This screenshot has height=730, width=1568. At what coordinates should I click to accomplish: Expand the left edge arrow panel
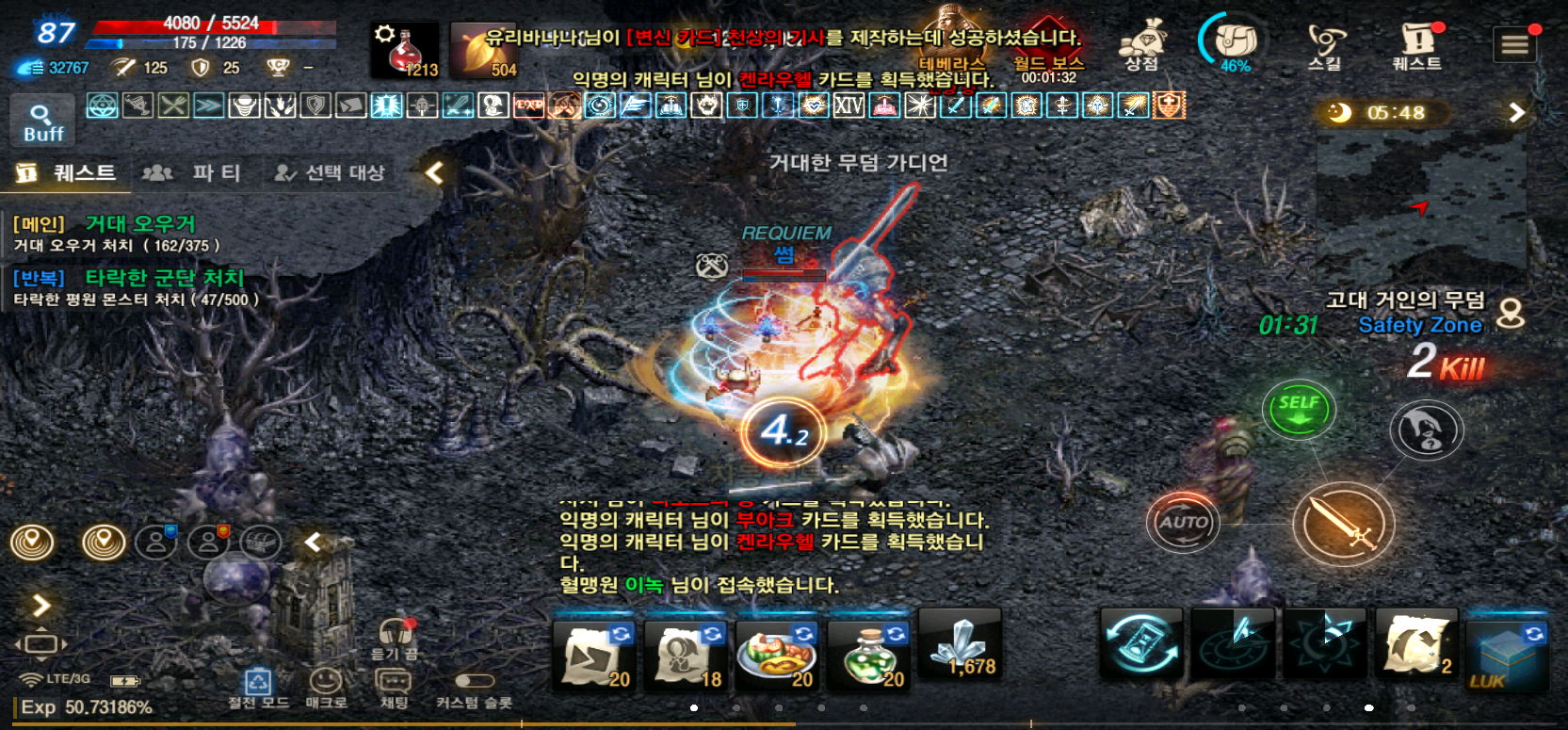coord(40,606)
